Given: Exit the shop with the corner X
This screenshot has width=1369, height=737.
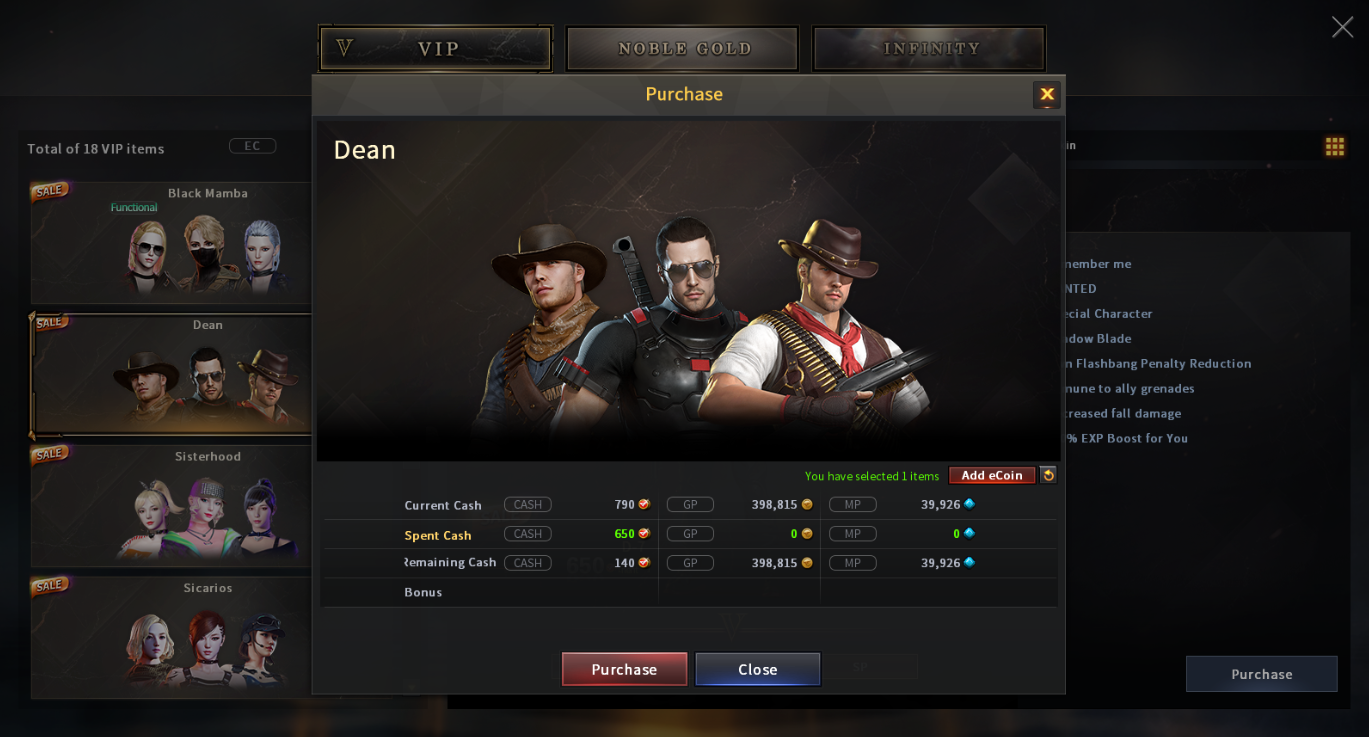Looking at the screenshot, I should point(1342,27).
